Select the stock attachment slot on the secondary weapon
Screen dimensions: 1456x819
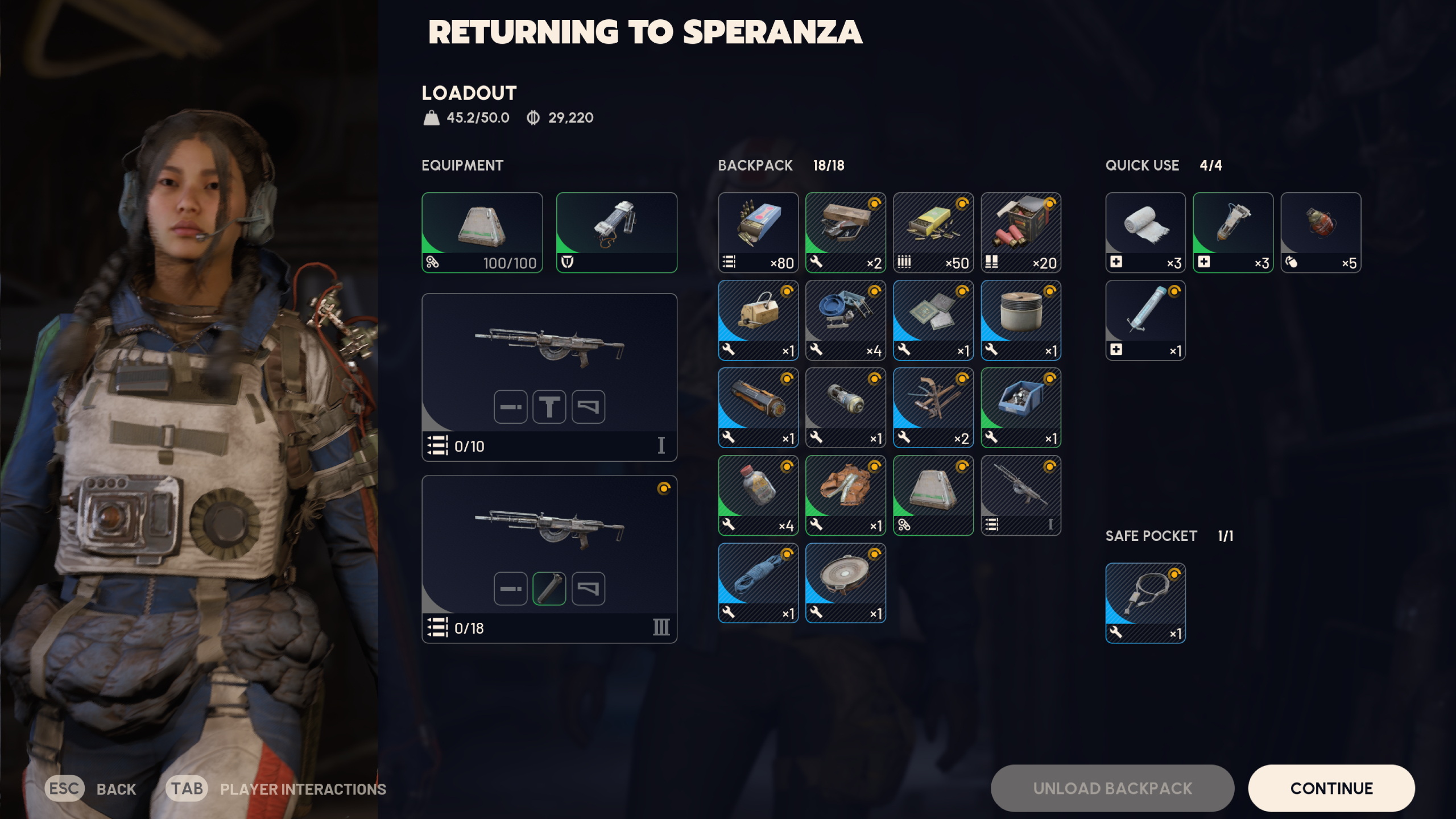[587, 588]
